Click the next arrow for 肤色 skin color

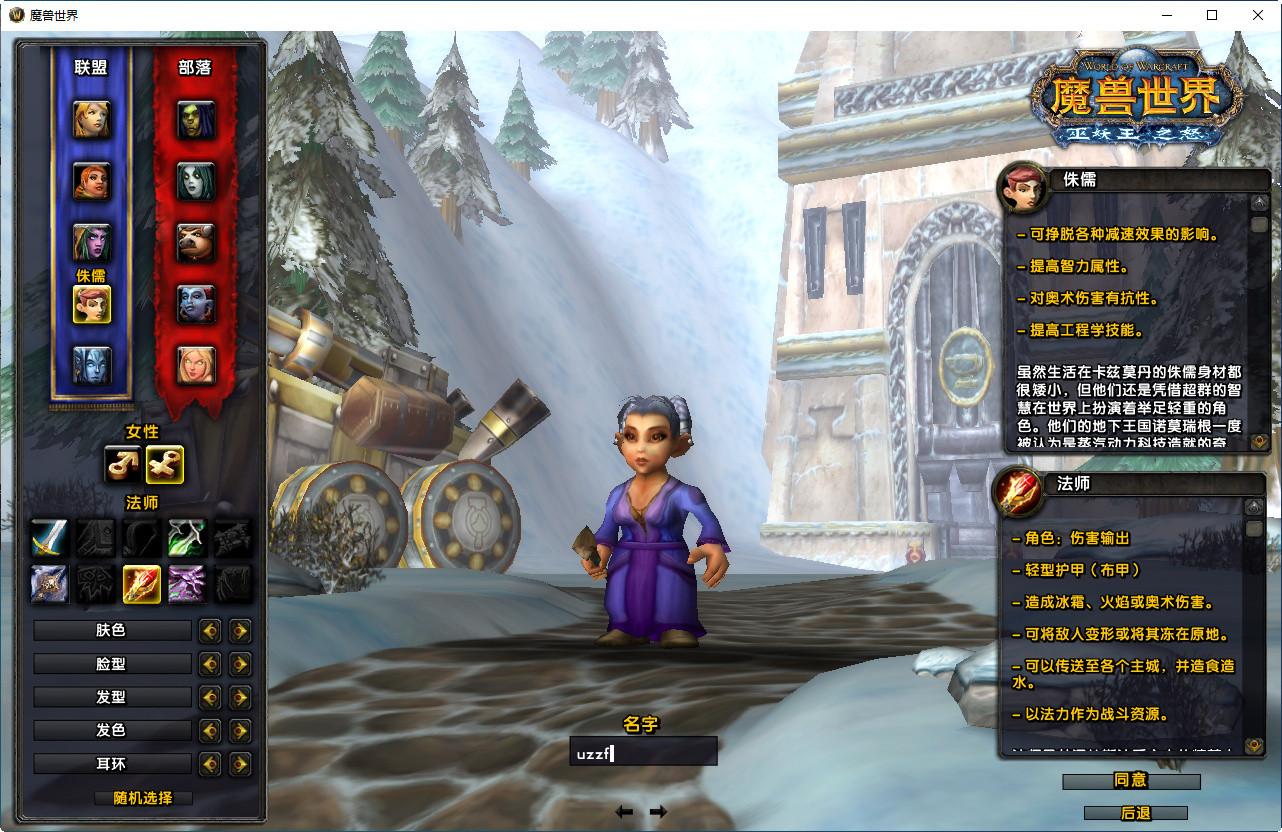[x=240, y=631]
